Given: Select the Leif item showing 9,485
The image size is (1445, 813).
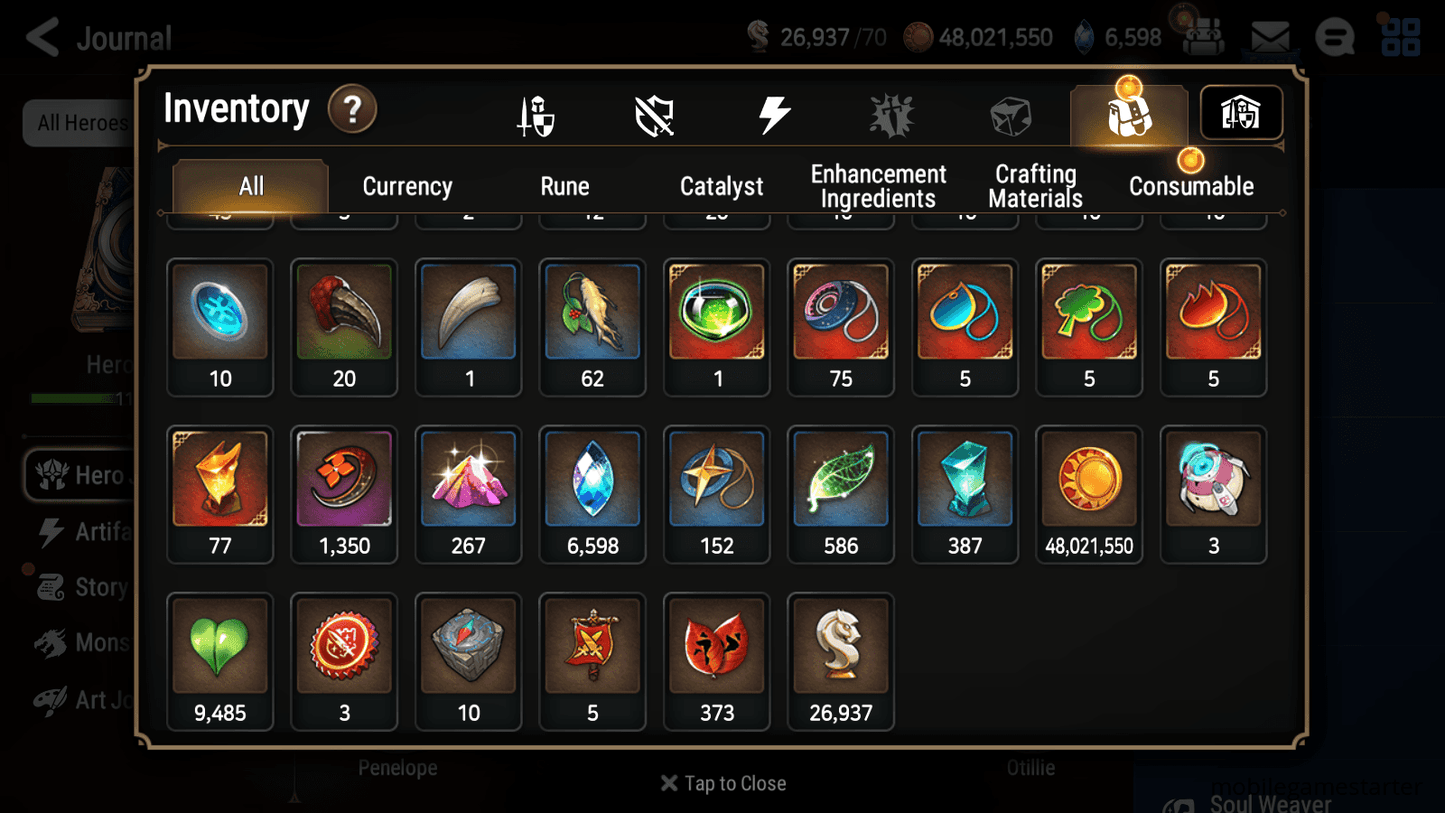Looking at the screenshot, I should pyautogui.click(x=219, y=661).
